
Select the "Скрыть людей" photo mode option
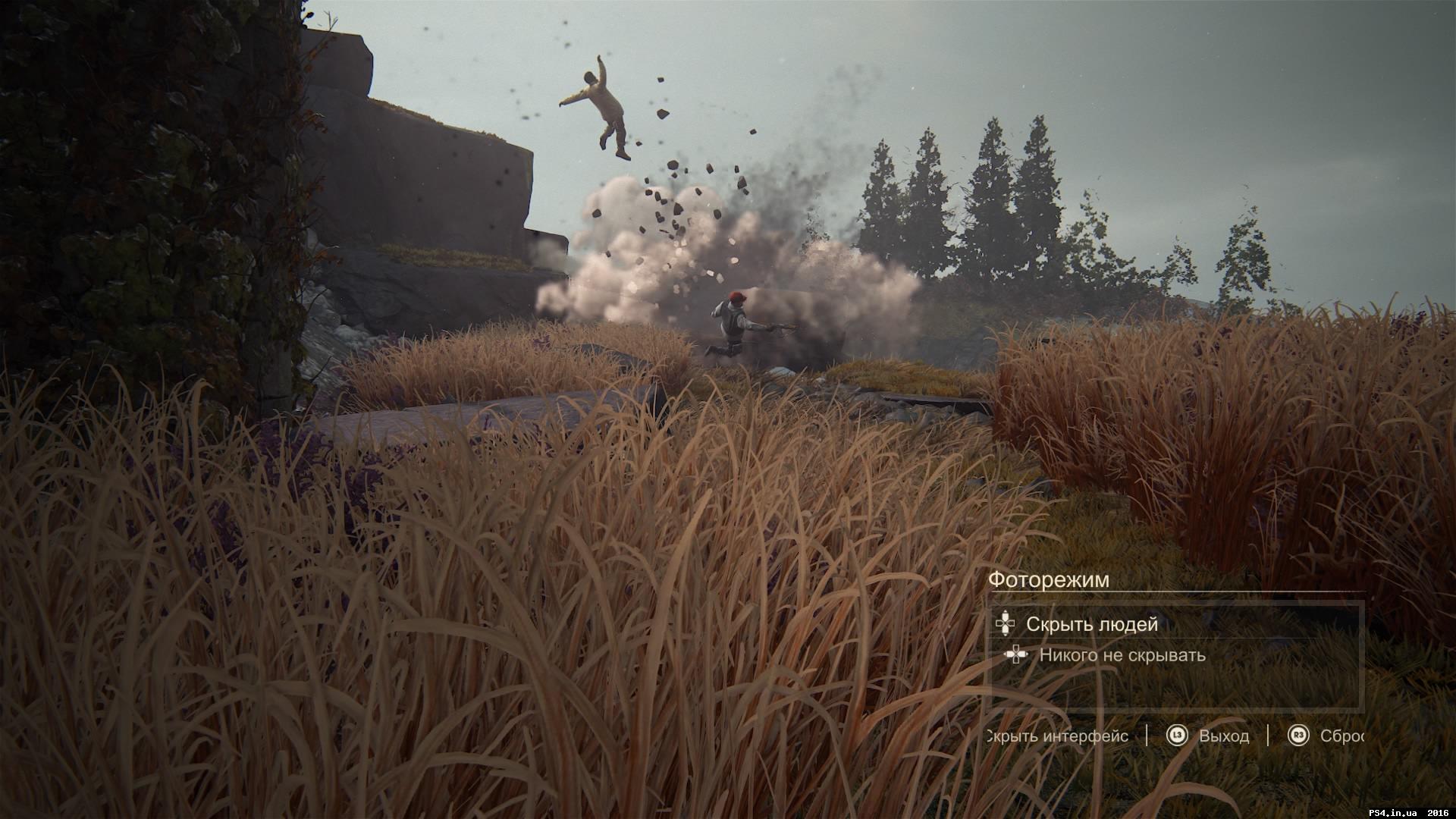tap(1091, 624)
